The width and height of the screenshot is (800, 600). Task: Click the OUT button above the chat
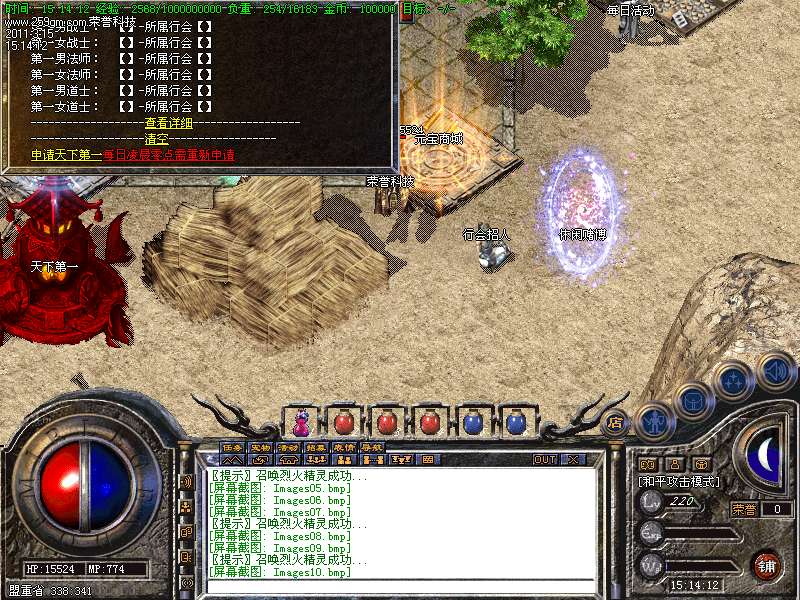click(545, 460)
